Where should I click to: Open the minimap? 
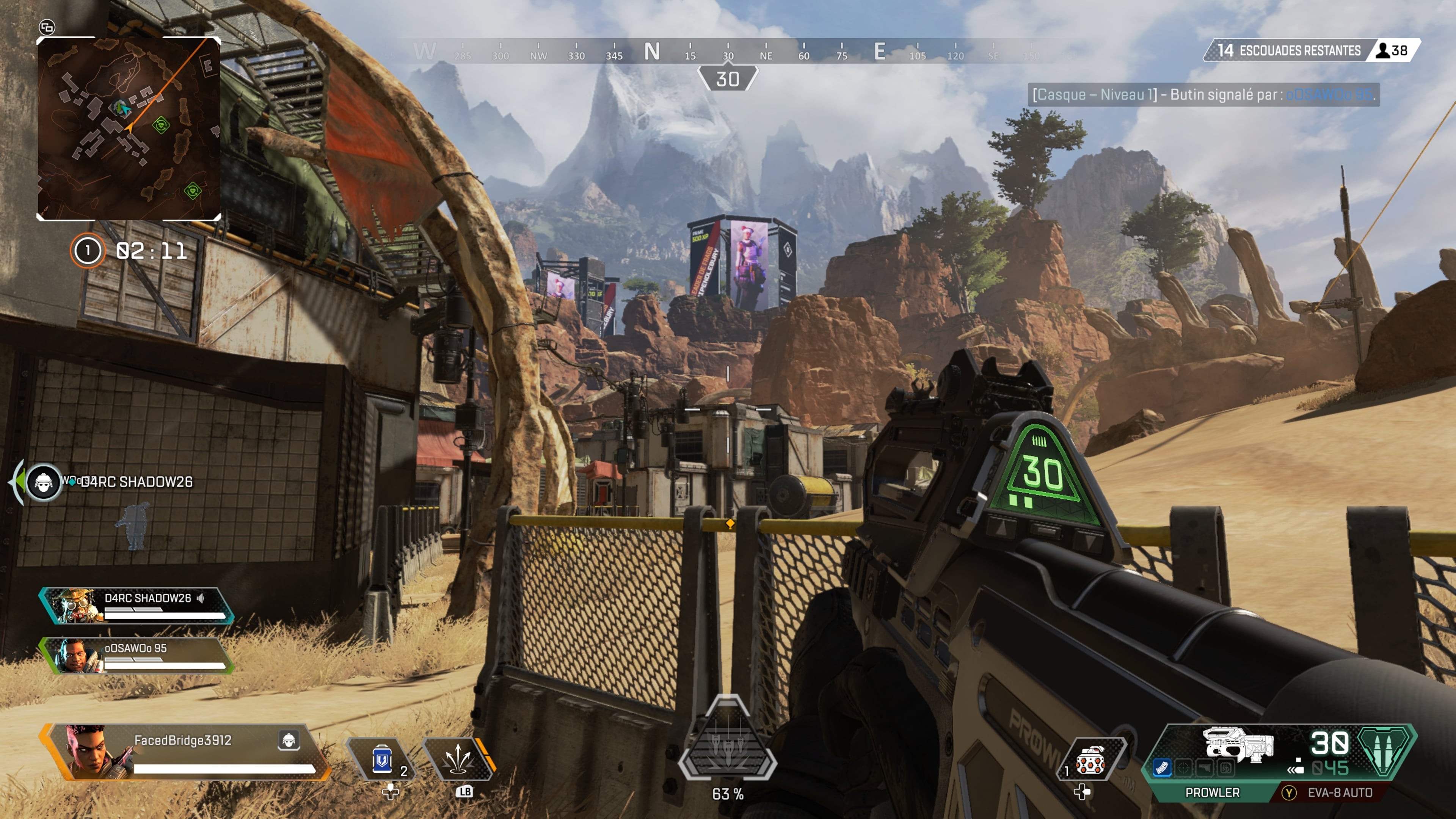point(128,129)
